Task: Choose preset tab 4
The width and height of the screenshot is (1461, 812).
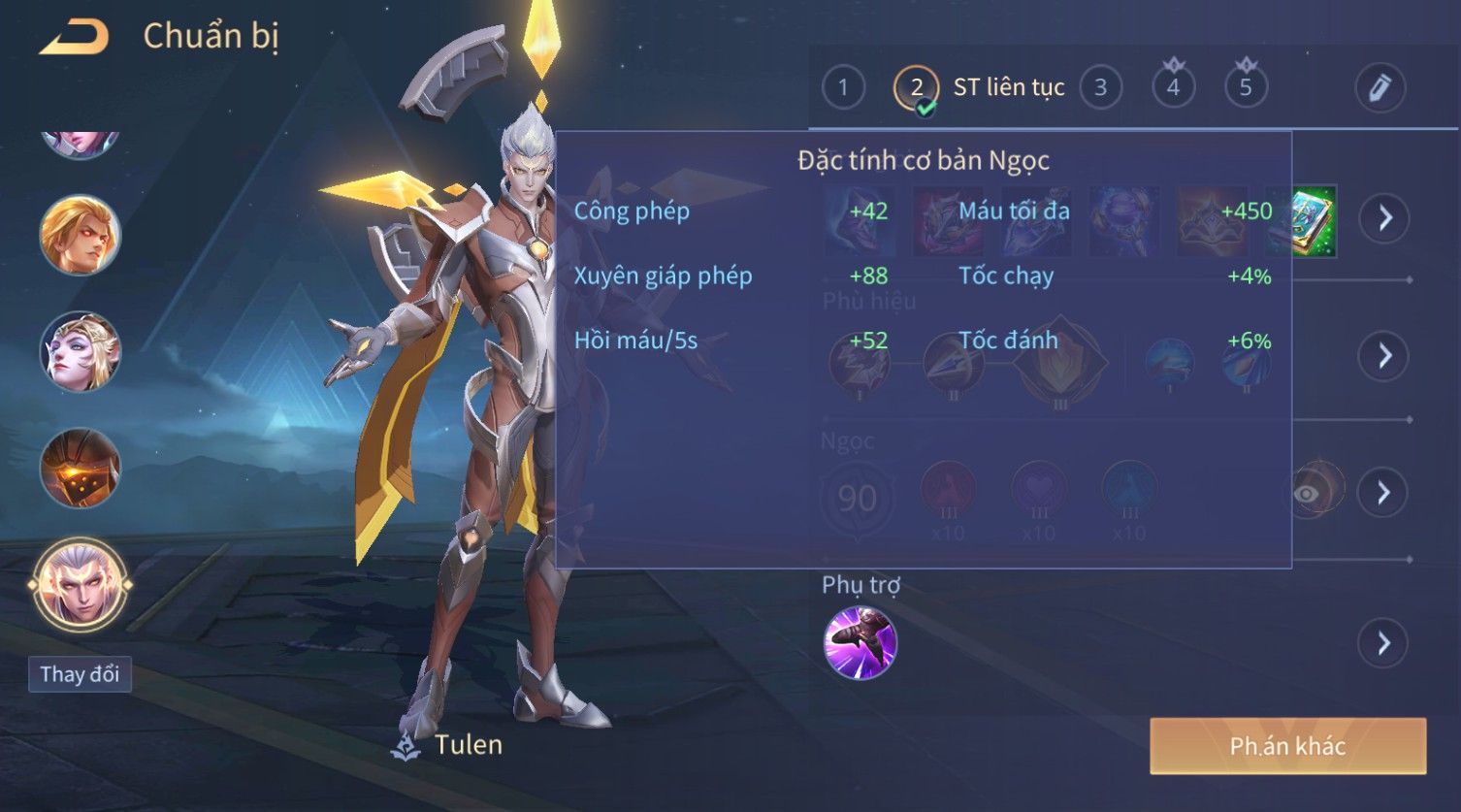Action: coord(1173,87)
